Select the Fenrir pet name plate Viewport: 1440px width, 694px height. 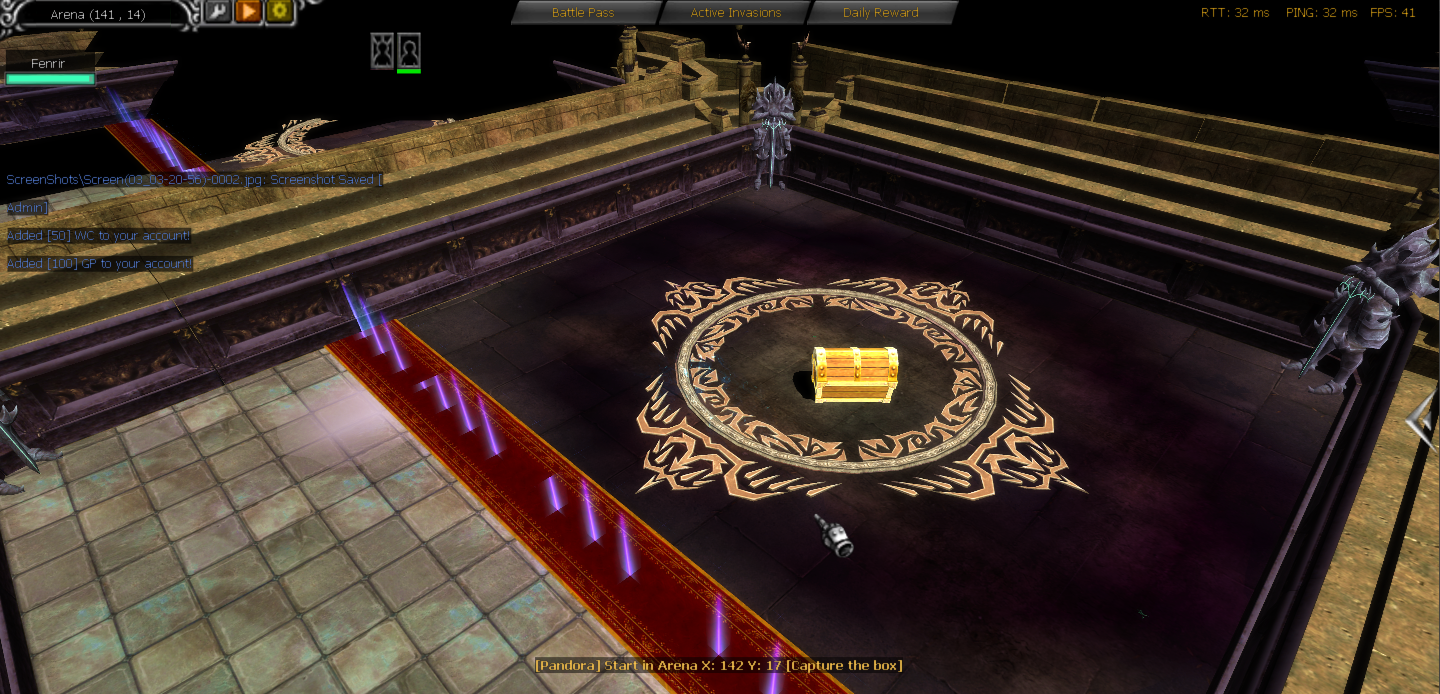pyautogui.click(x=49, y=64)
